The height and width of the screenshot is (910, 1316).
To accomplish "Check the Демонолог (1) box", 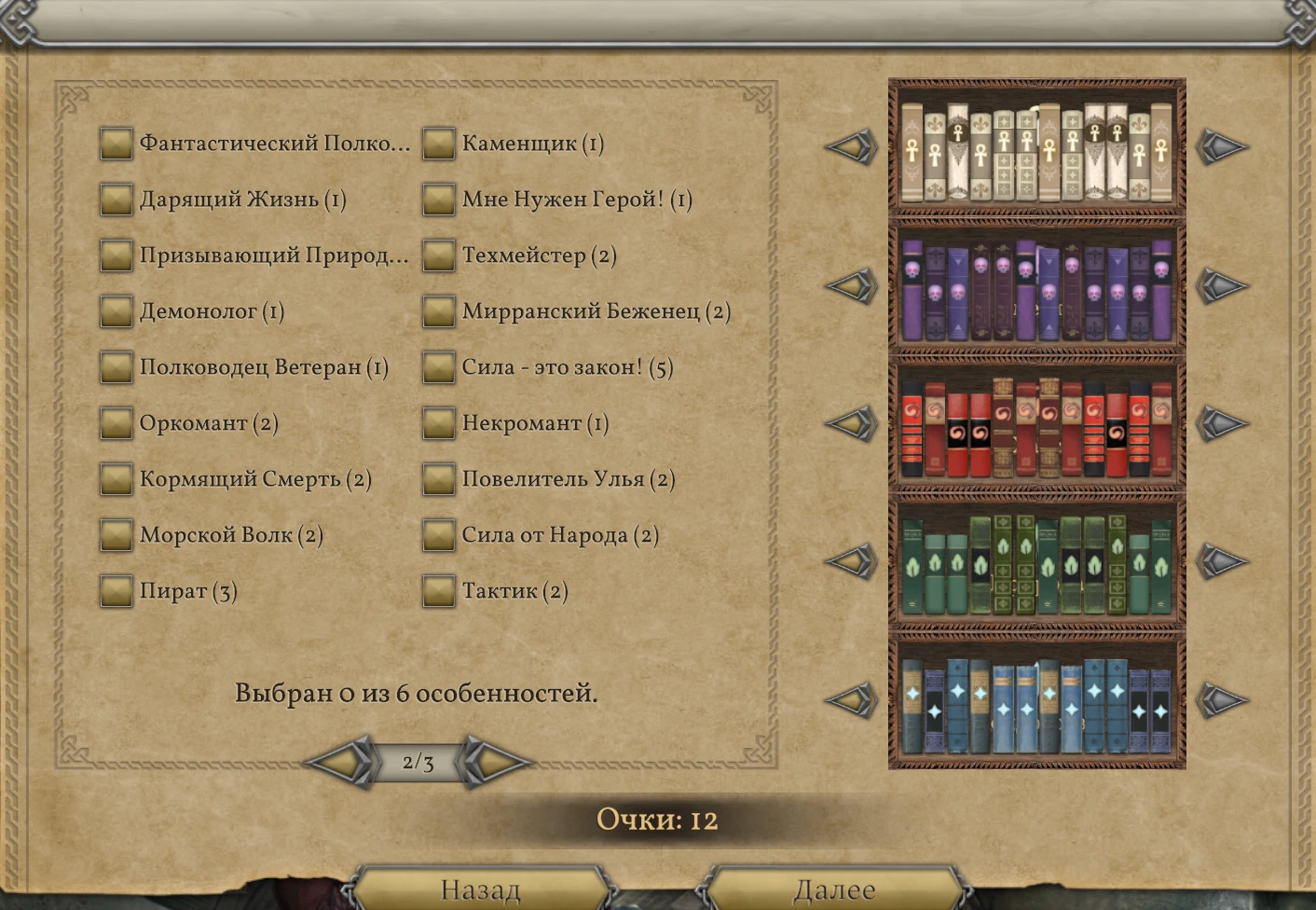I will point(115,311).
